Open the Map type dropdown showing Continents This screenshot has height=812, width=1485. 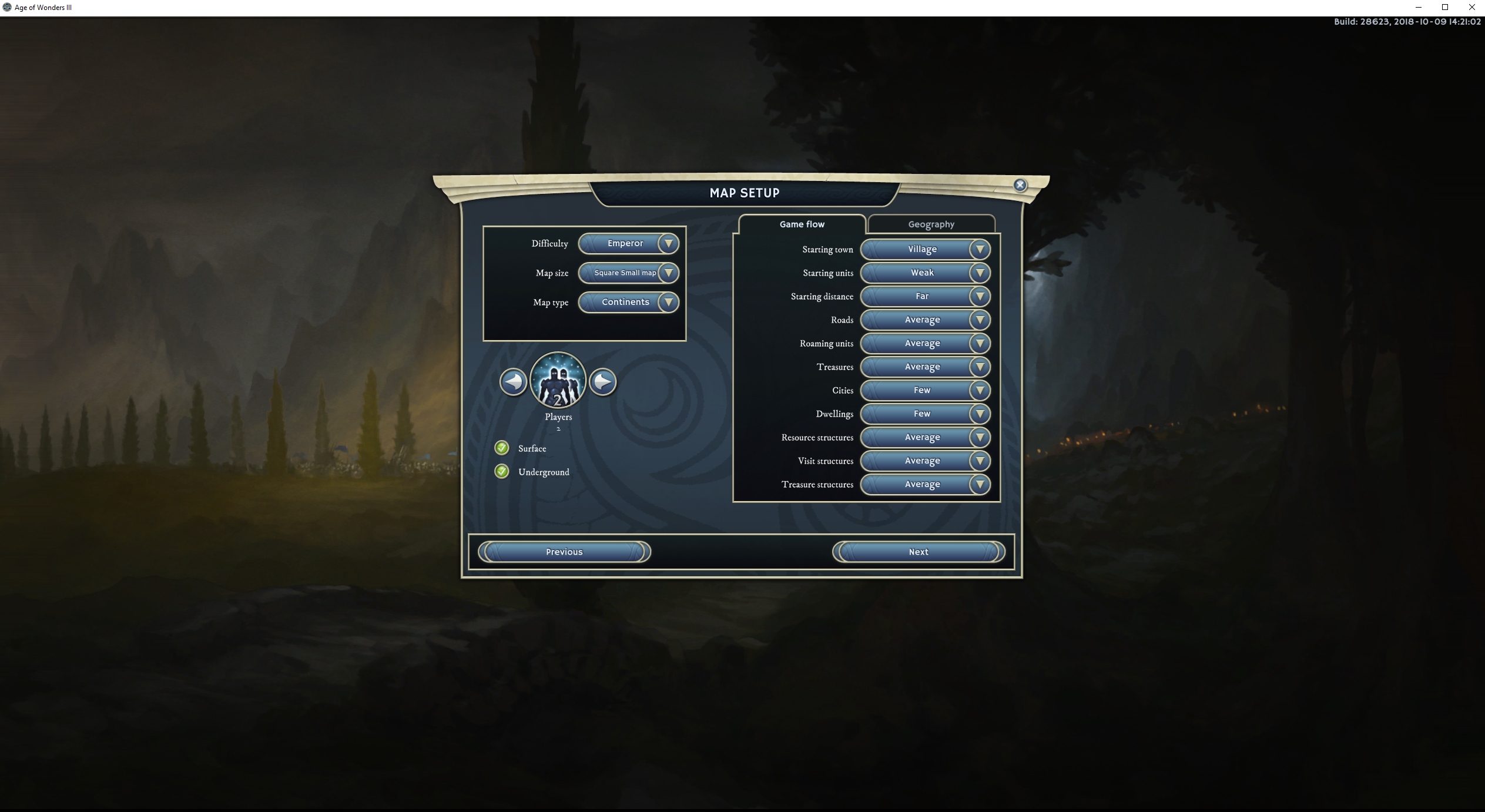click(628, 302)
